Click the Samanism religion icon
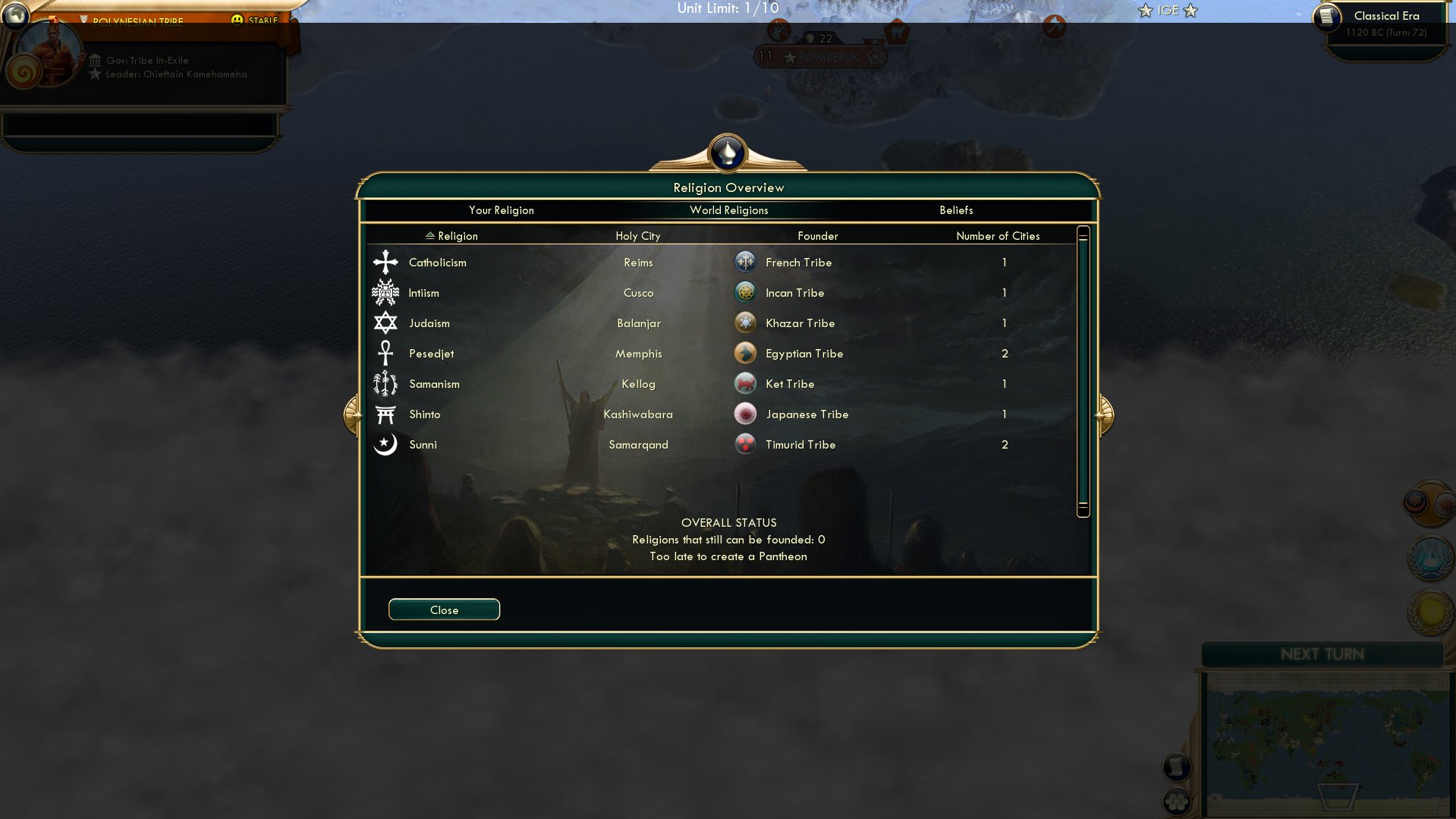Image resolution: width=1456 pixels, height=819 pixels. click(x=385, y=384)
